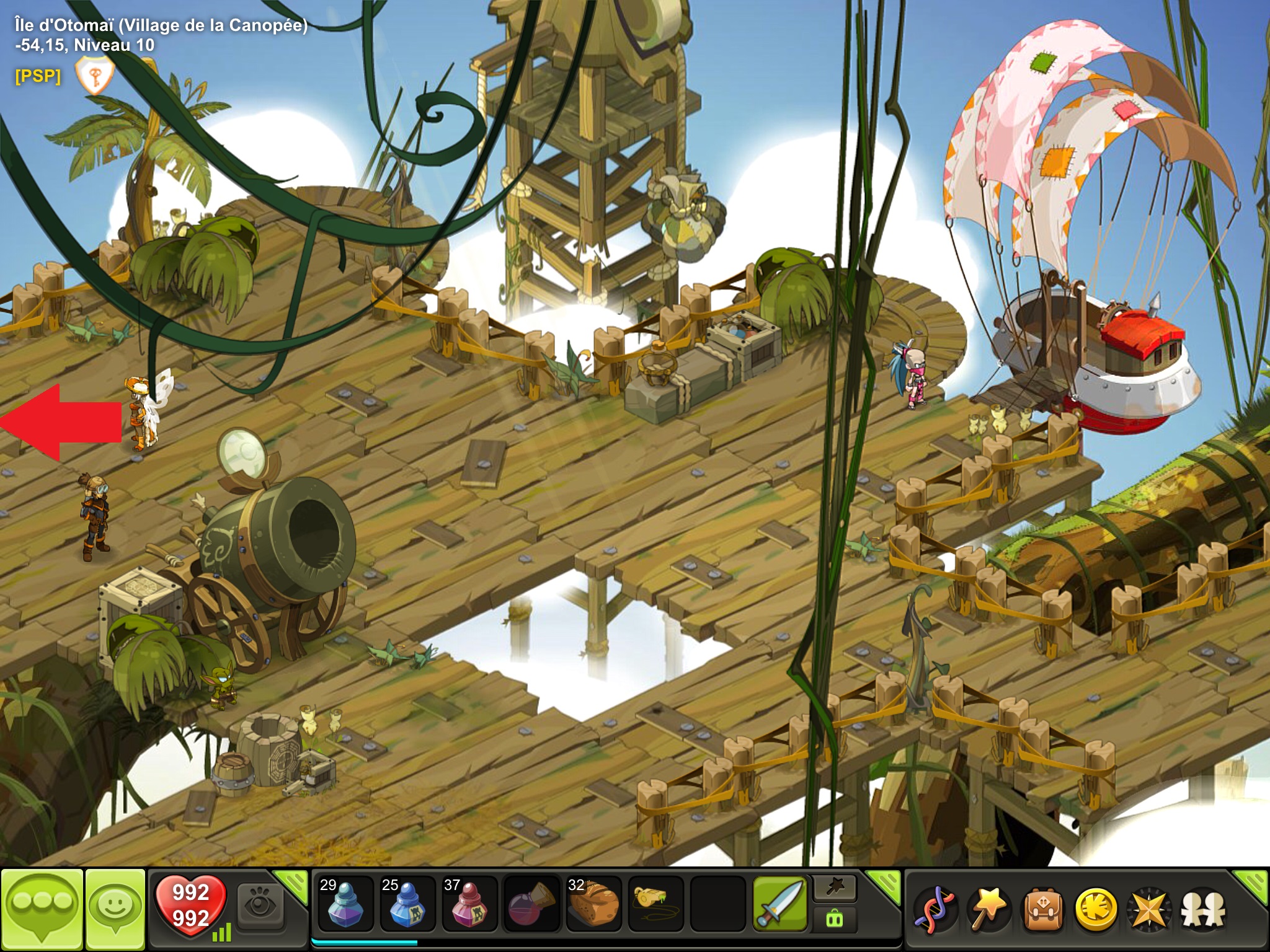
Task: Activate the green sword weapon attack button
Action: click(780, 904)
